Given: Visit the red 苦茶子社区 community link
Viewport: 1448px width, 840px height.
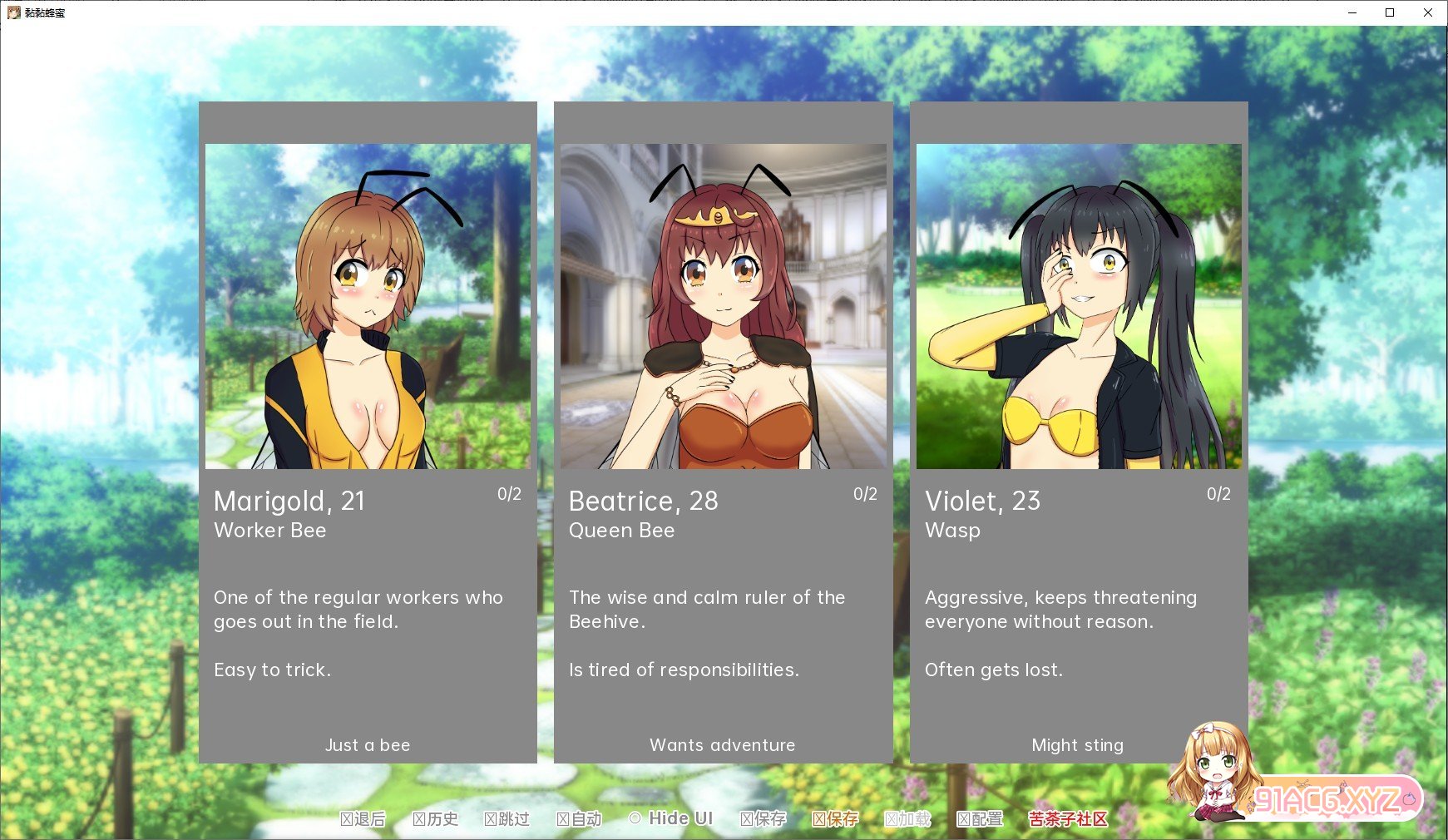Looking at the screenshot, I should coord(1068,819).
